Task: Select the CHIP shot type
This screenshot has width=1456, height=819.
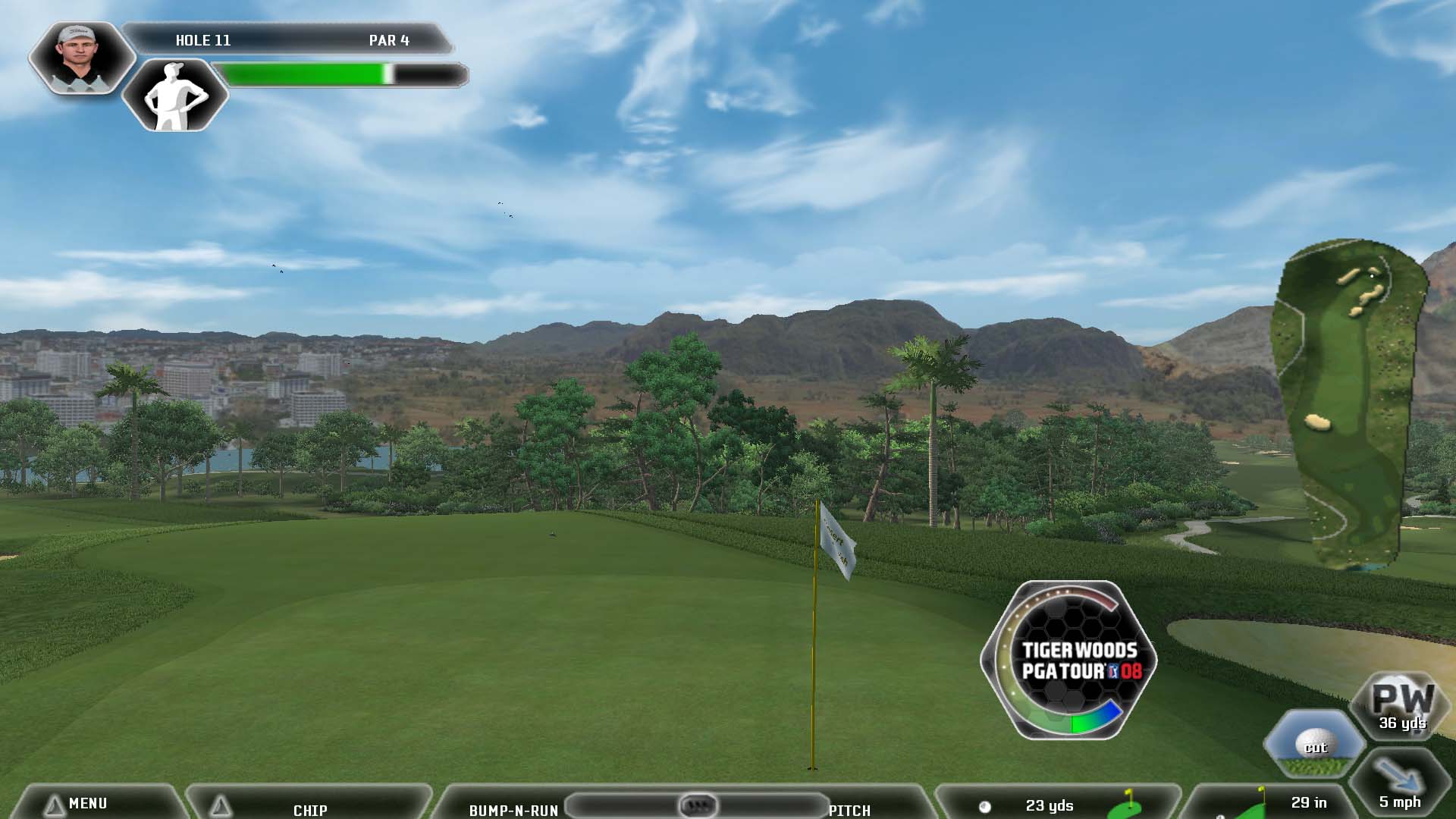Action: (x=309, y=808)
